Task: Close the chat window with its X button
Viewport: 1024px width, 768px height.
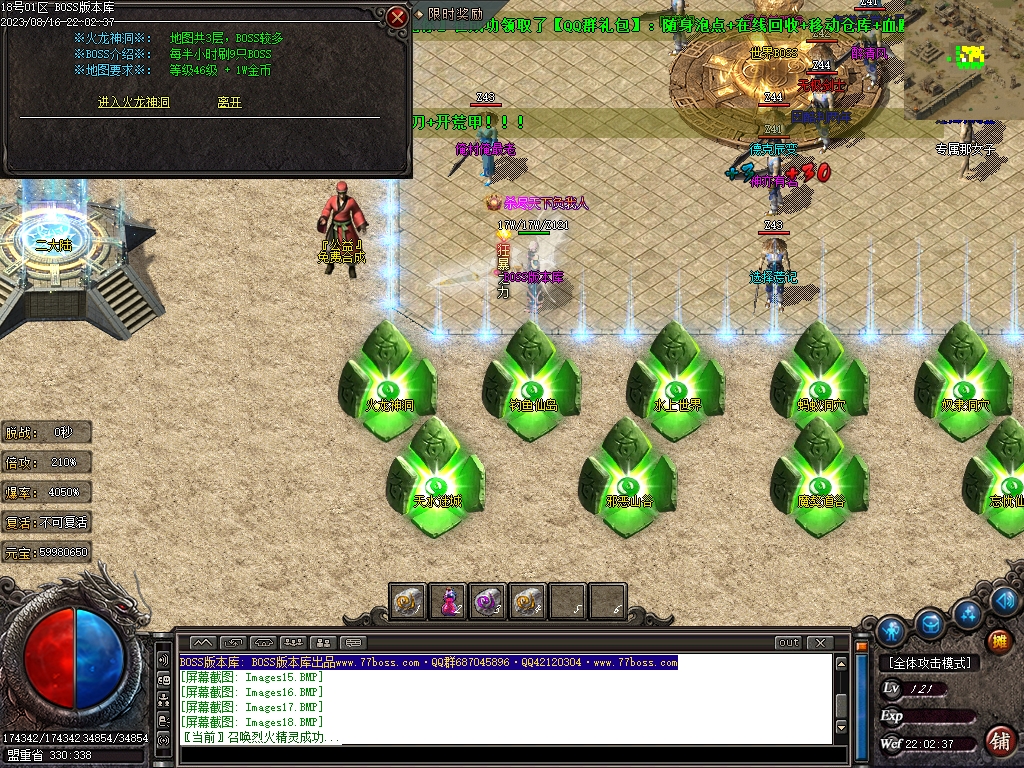Action: tap(819, 642)
